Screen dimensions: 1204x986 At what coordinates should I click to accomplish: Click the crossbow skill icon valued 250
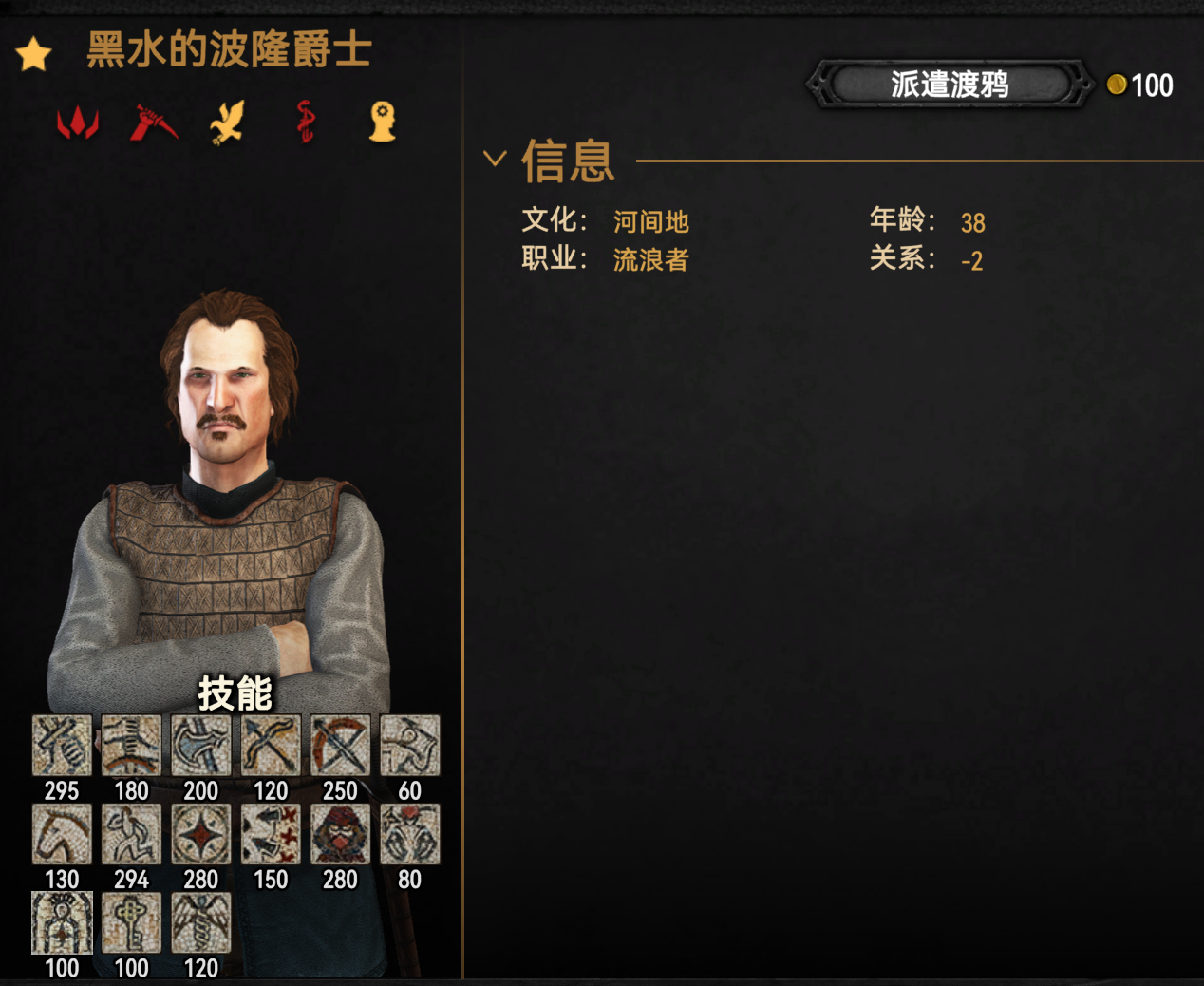pos(340,746)
